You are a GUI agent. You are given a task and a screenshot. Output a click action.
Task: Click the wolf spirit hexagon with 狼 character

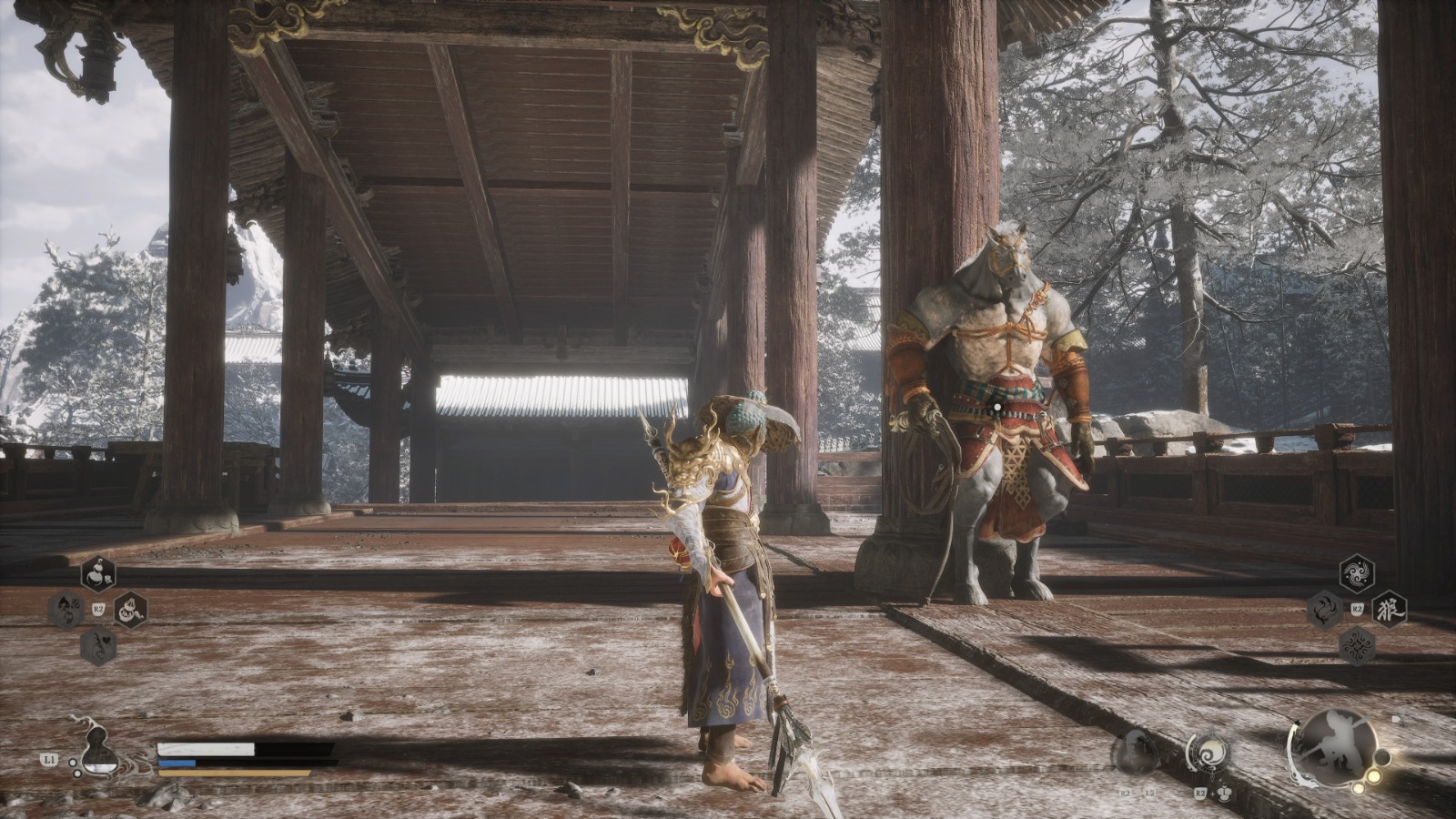pyautogui.click(x=1390, y=609)
